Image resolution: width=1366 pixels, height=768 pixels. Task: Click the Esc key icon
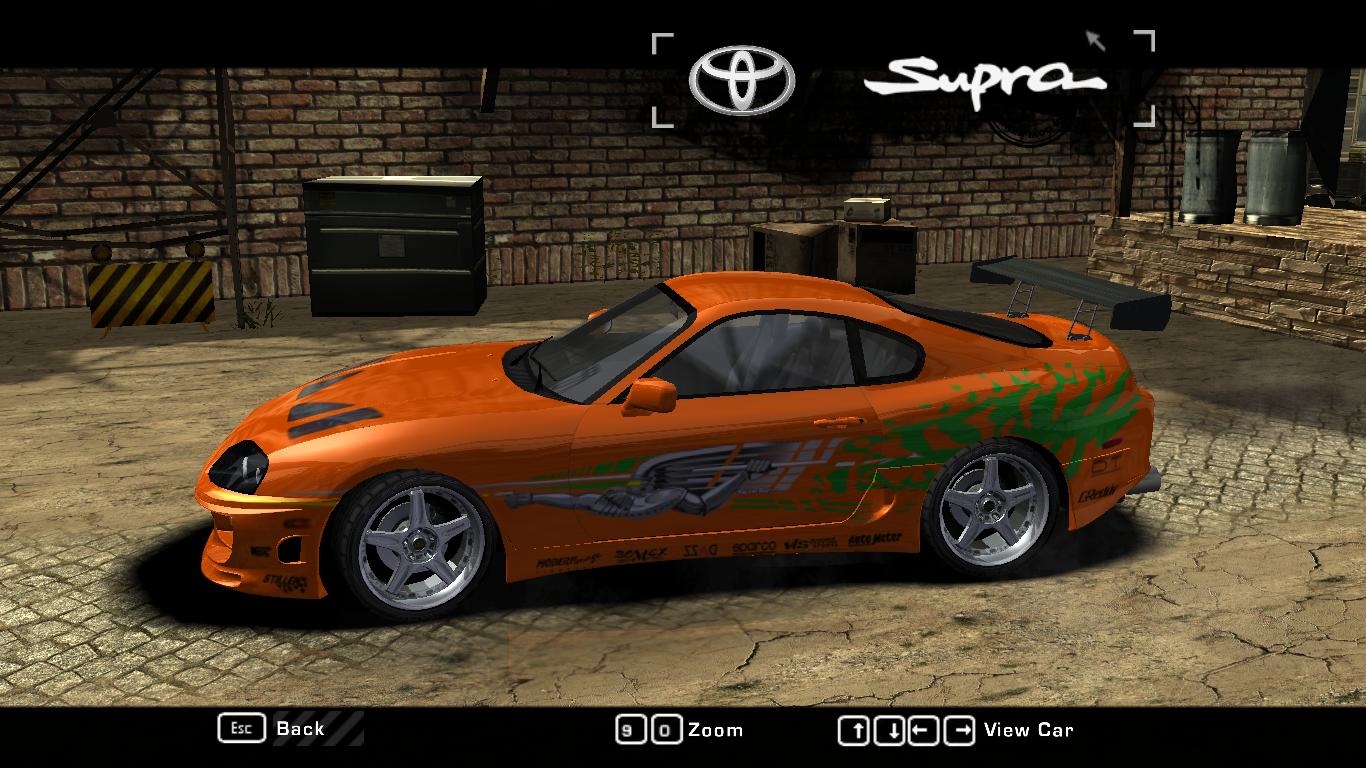coord(240,729)
